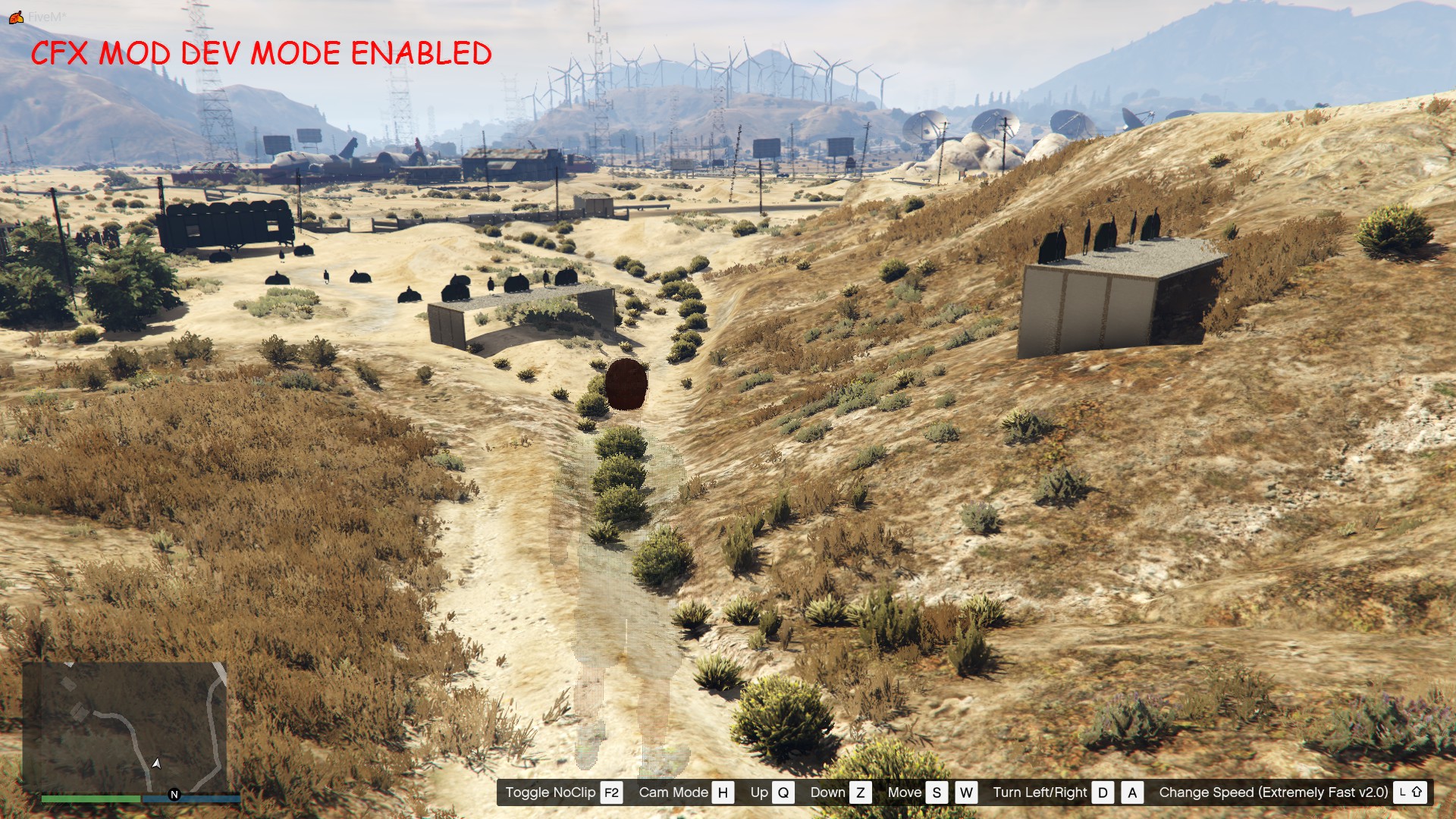Click the A key for Turn Left
This screenshot has width=1456, height=819.
click(1133, 793)
